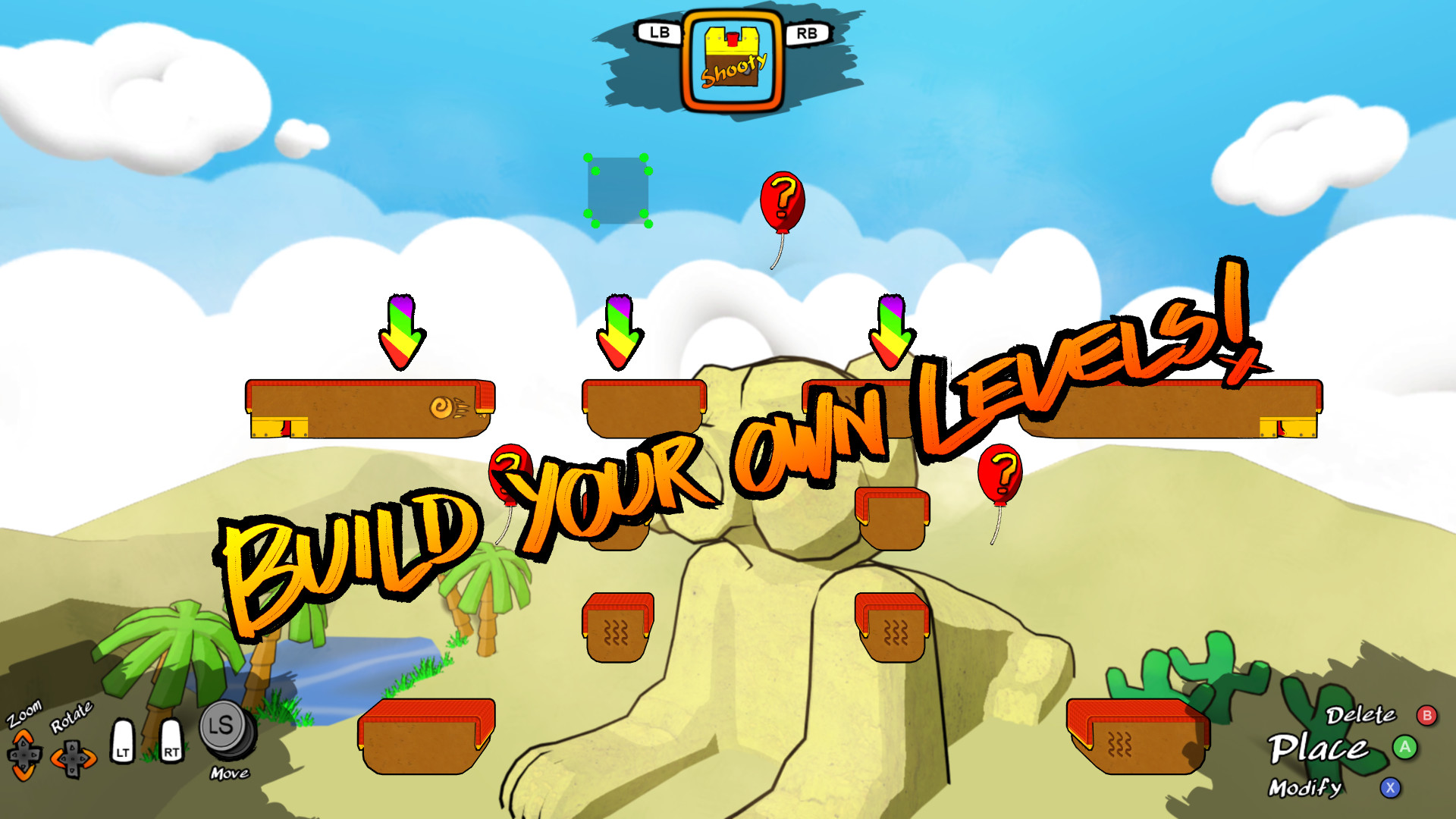Click the LB button to cycle item category left
Viewport: 1456px width, 819px height.
657,33
